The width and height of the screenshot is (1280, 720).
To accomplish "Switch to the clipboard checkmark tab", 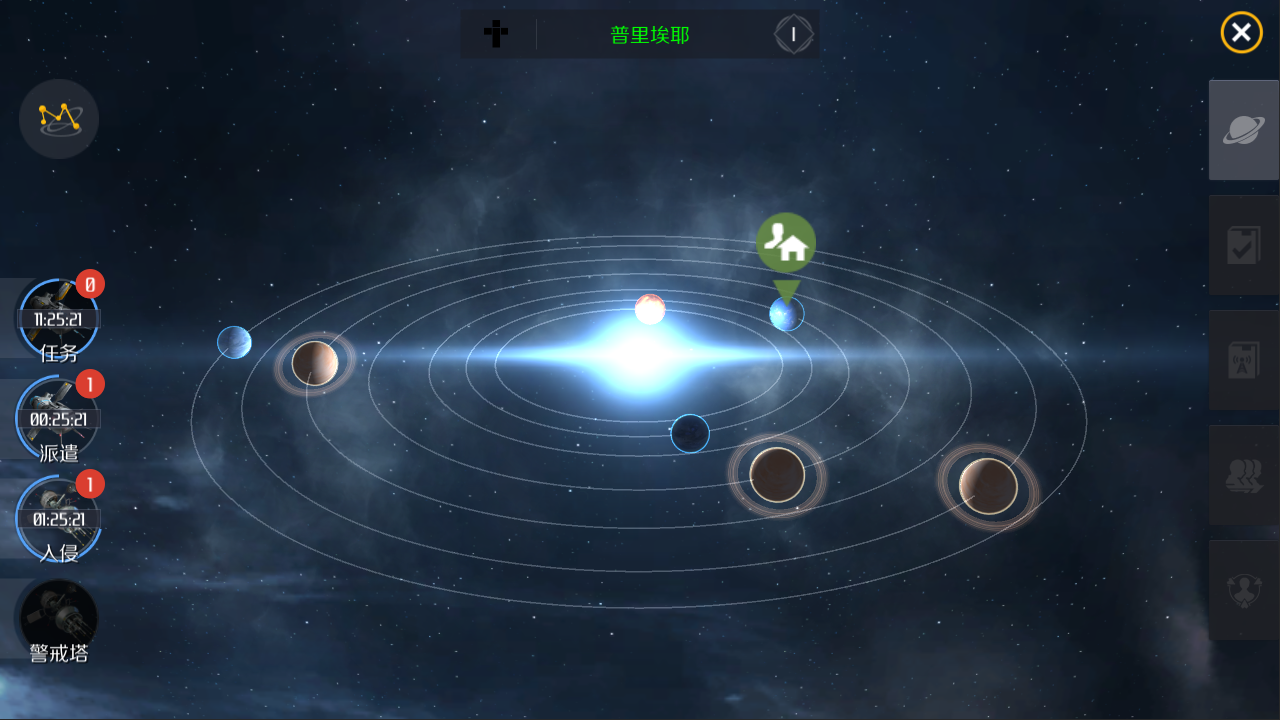I will click(1244, 245).
